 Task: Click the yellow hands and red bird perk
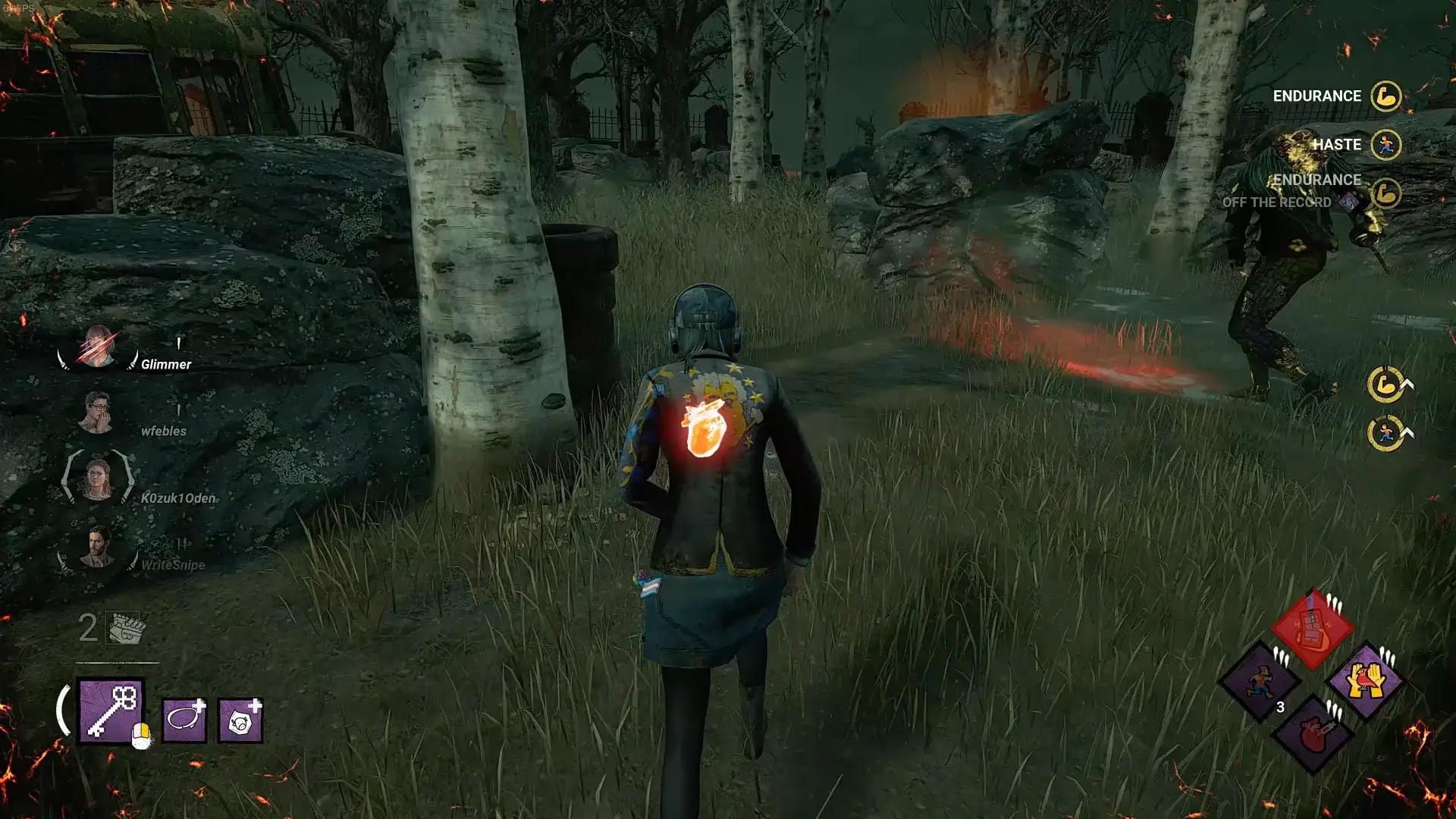(1365, 680)
